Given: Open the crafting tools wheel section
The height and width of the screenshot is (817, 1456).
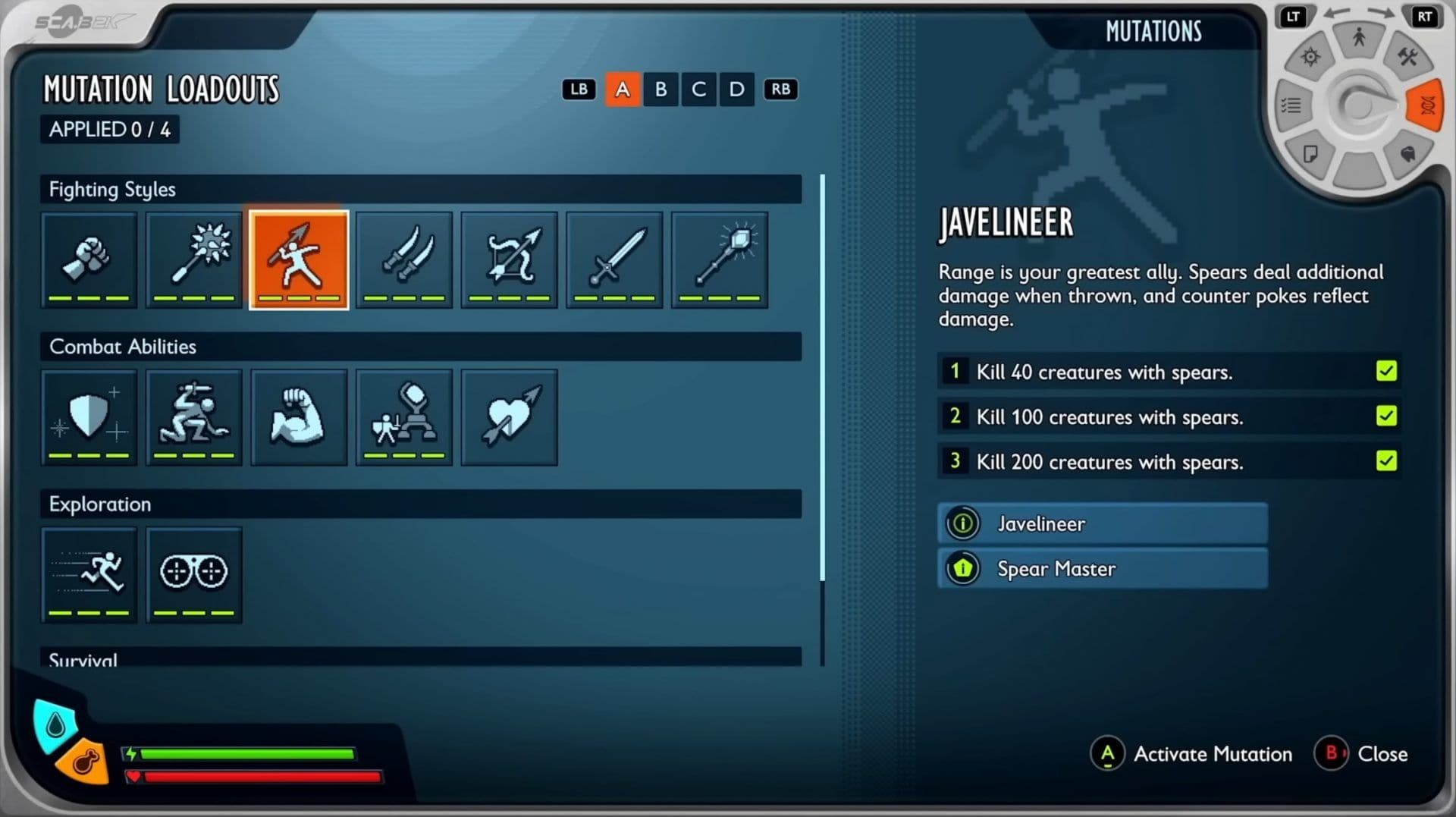Looking at the screenshot, I should pyautogui.click(x=1407, y=57).
